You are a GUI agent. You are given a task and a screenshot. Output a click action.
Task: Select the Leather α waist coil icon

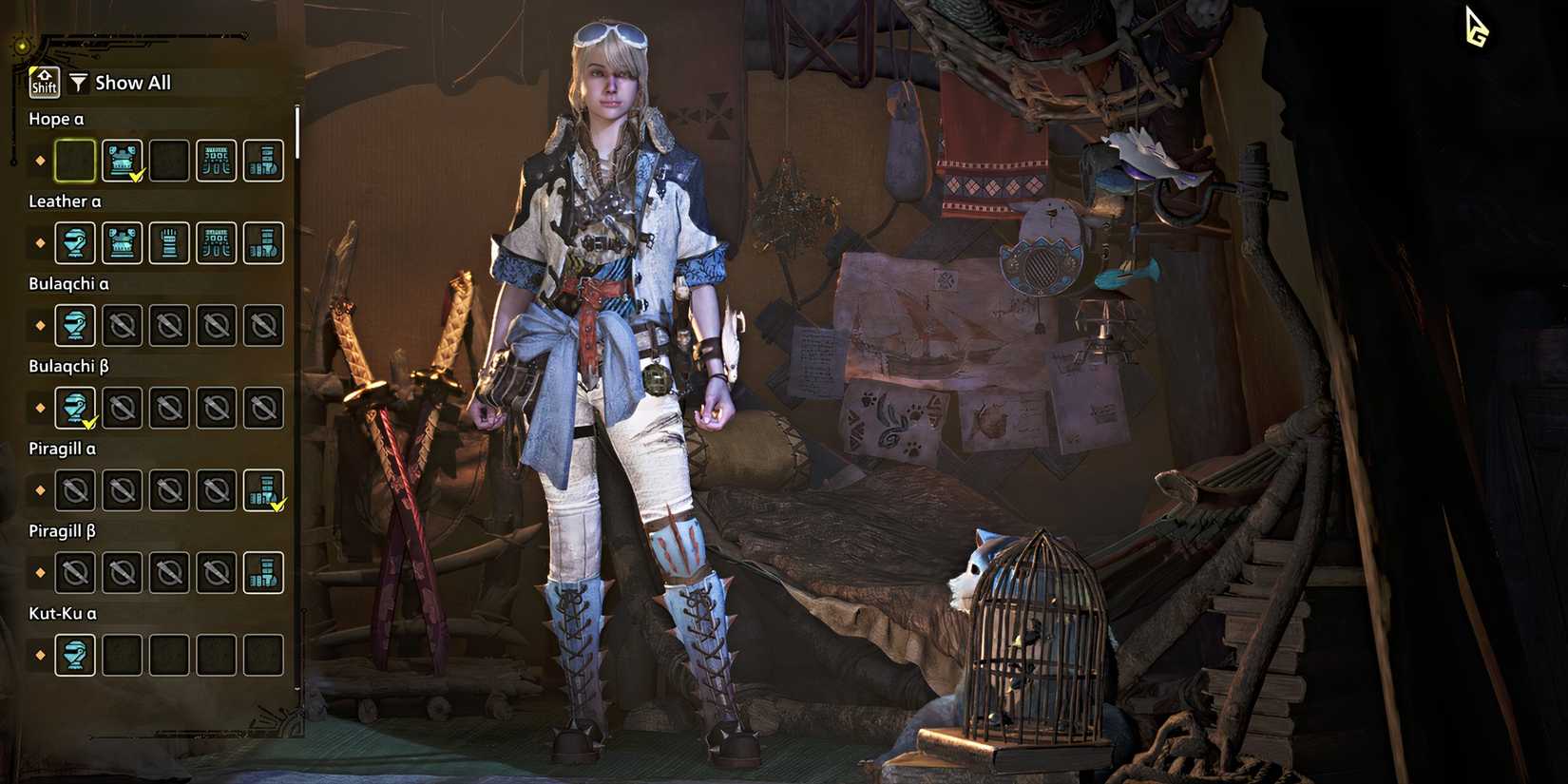click(x=216, y=243)
